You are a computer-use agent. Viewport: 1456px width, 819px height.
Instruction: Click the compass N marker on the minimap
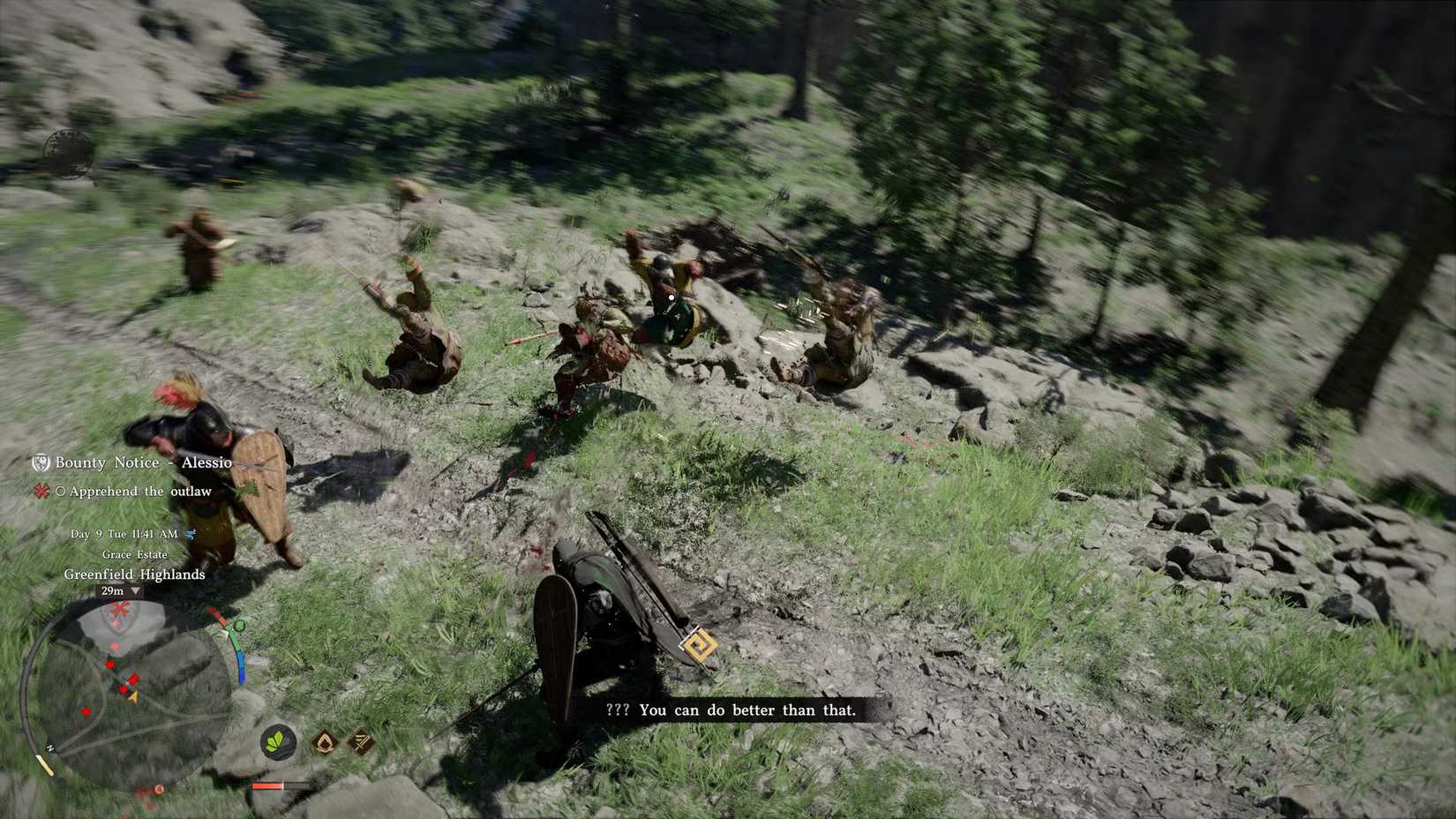point(50,747)
